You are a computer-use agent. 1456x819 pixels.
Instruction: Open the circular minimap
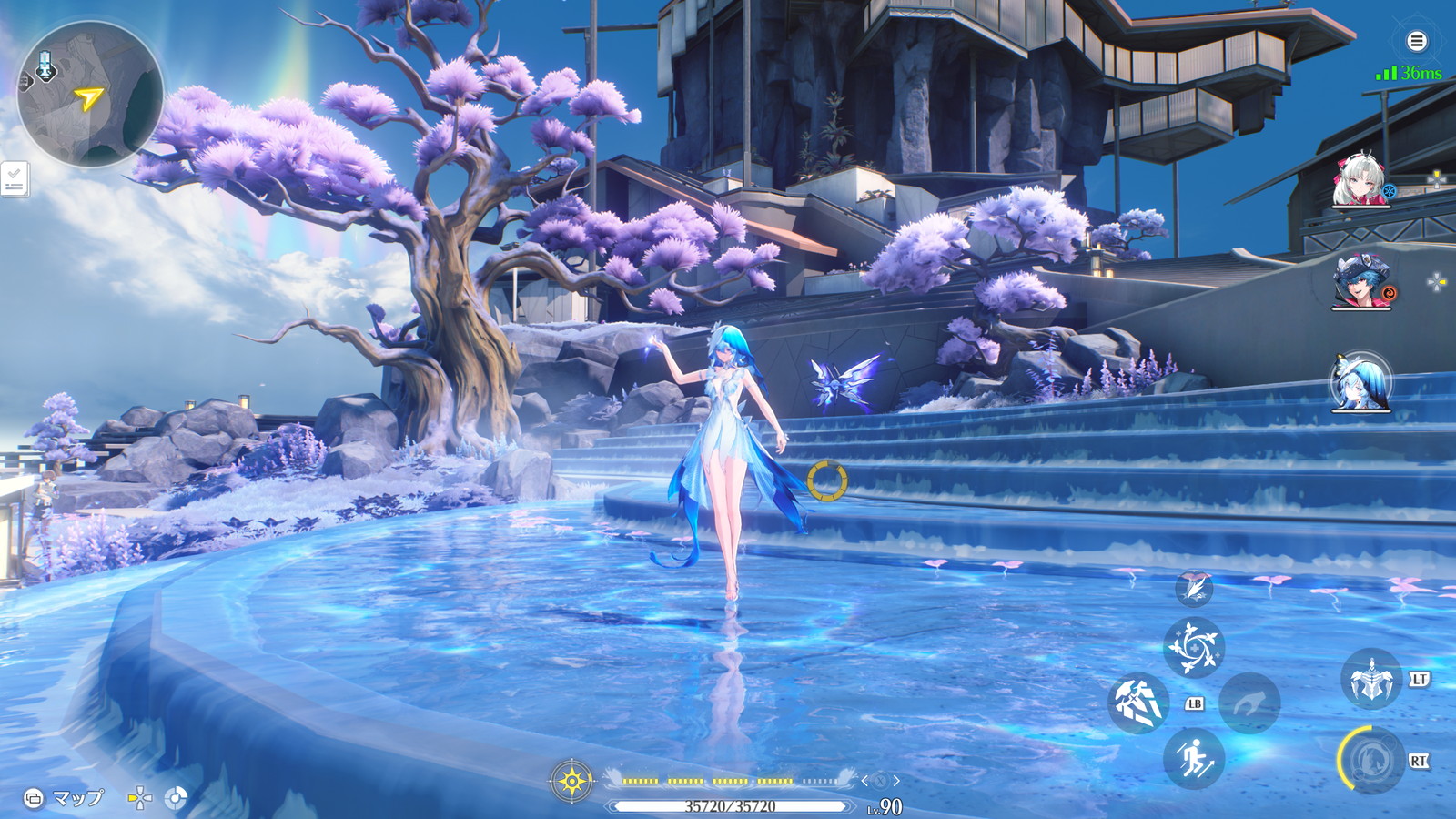coord(90,96)
